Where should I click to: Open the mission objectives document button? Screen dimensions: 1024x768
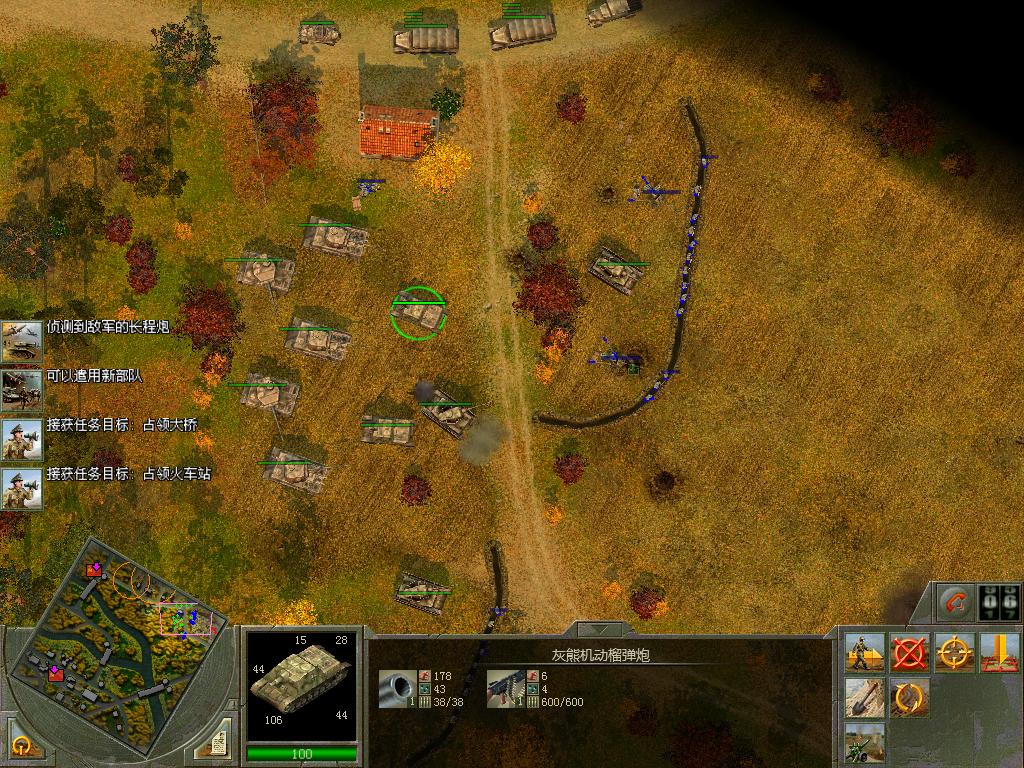tap(215, 742)
